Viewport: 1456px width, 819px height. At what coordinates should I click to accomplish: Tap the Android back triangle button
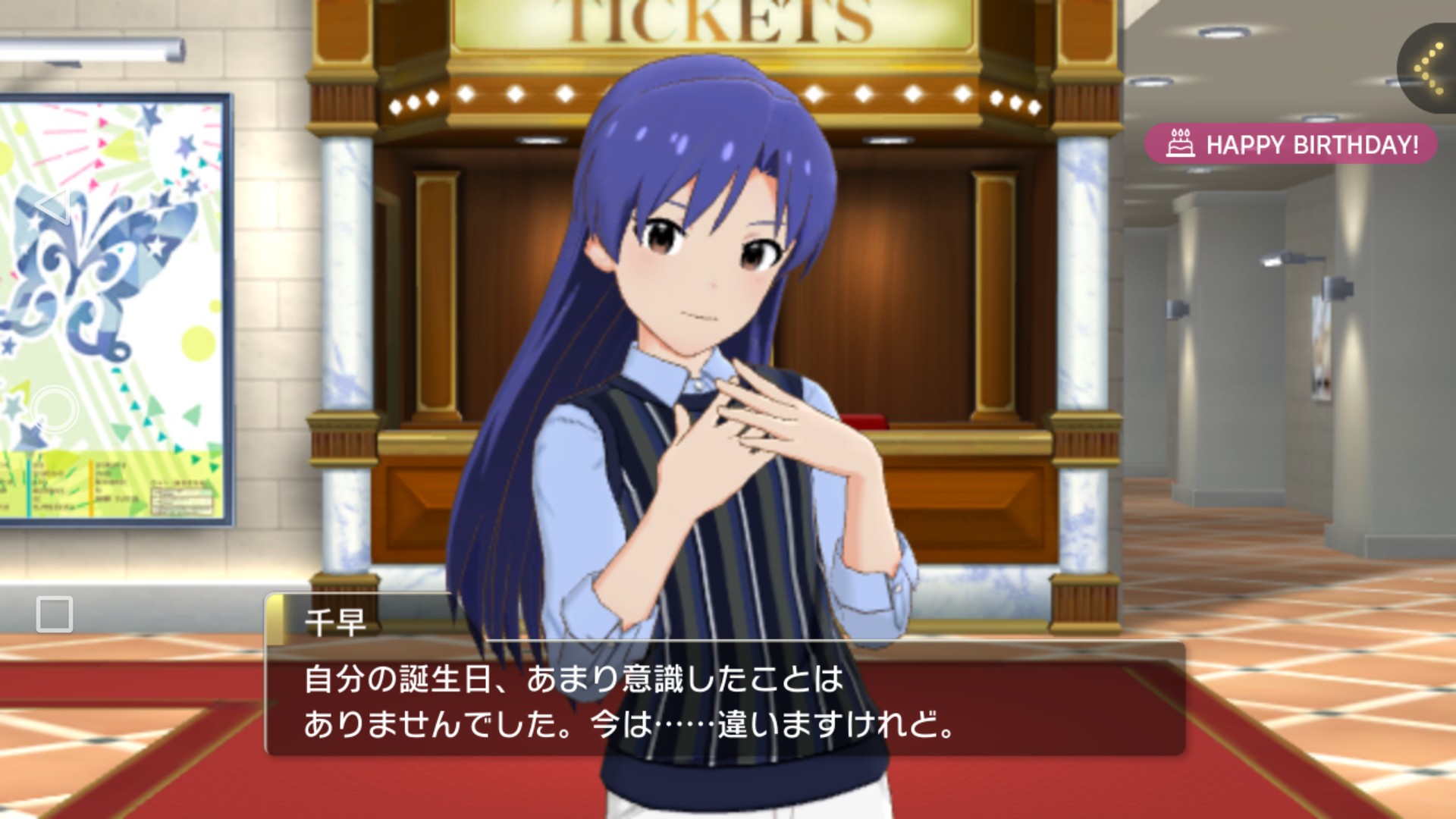54,206
